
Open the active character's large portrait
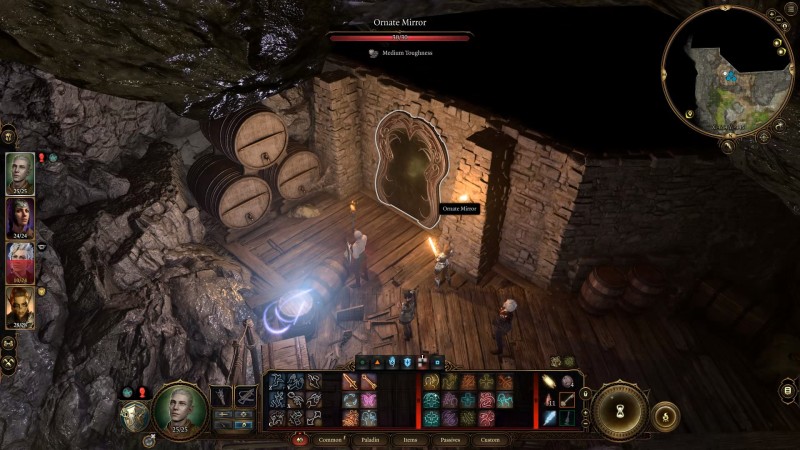[180, 408]
